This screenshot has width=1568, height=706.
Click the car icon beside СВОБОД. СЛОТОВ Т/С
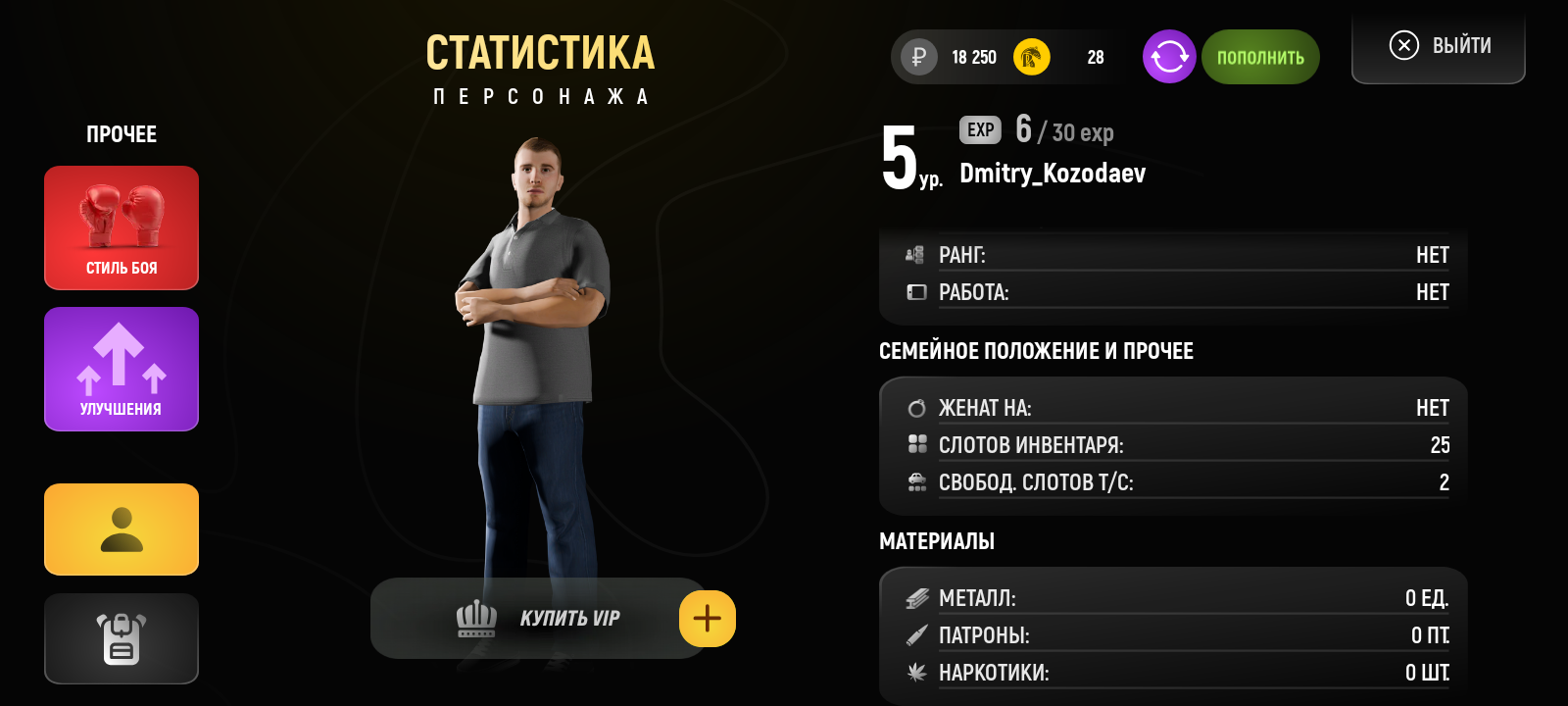tap(916, 481)
